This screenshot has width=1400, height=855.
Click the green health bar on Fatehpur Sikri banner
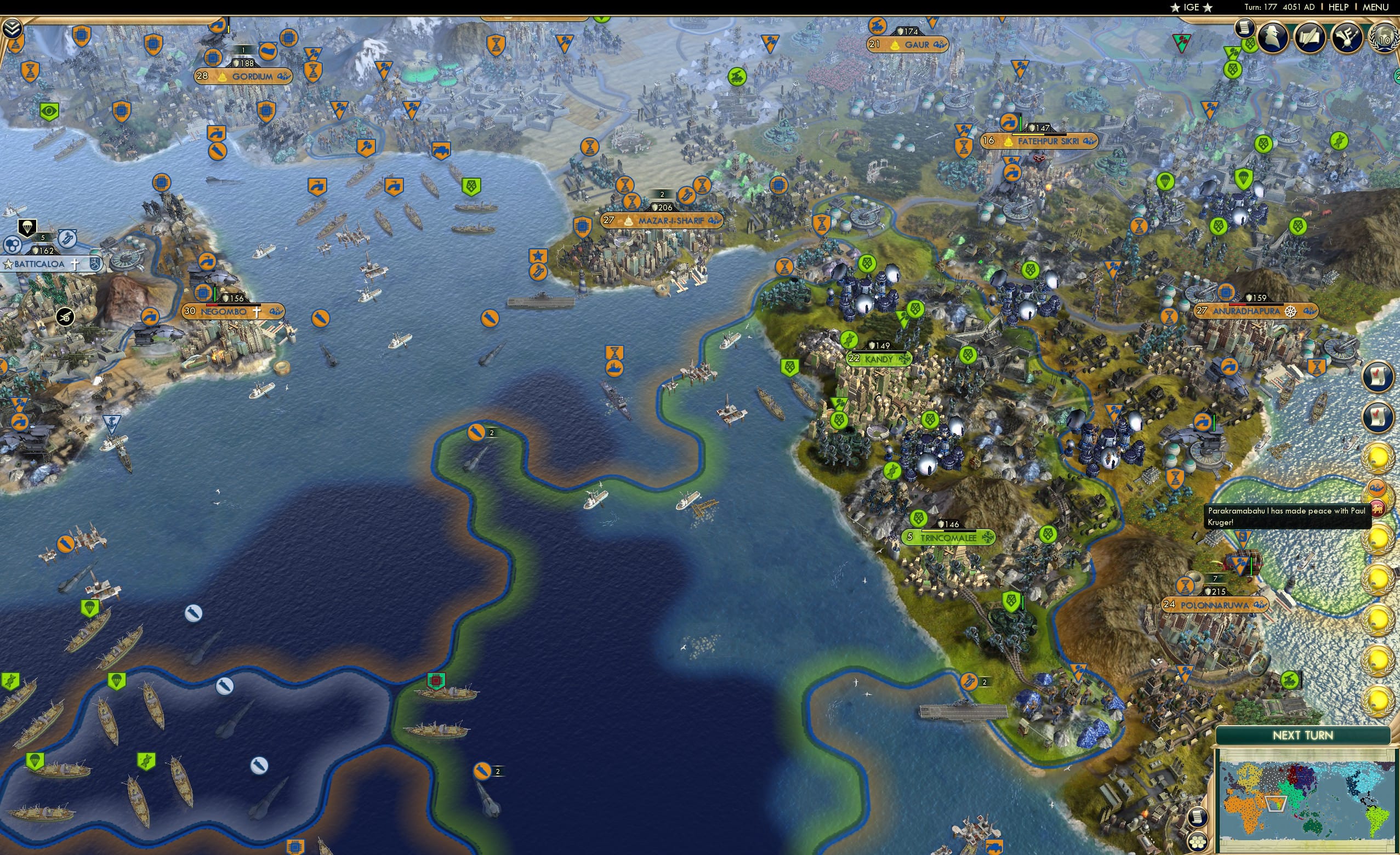click(1021, 124)
